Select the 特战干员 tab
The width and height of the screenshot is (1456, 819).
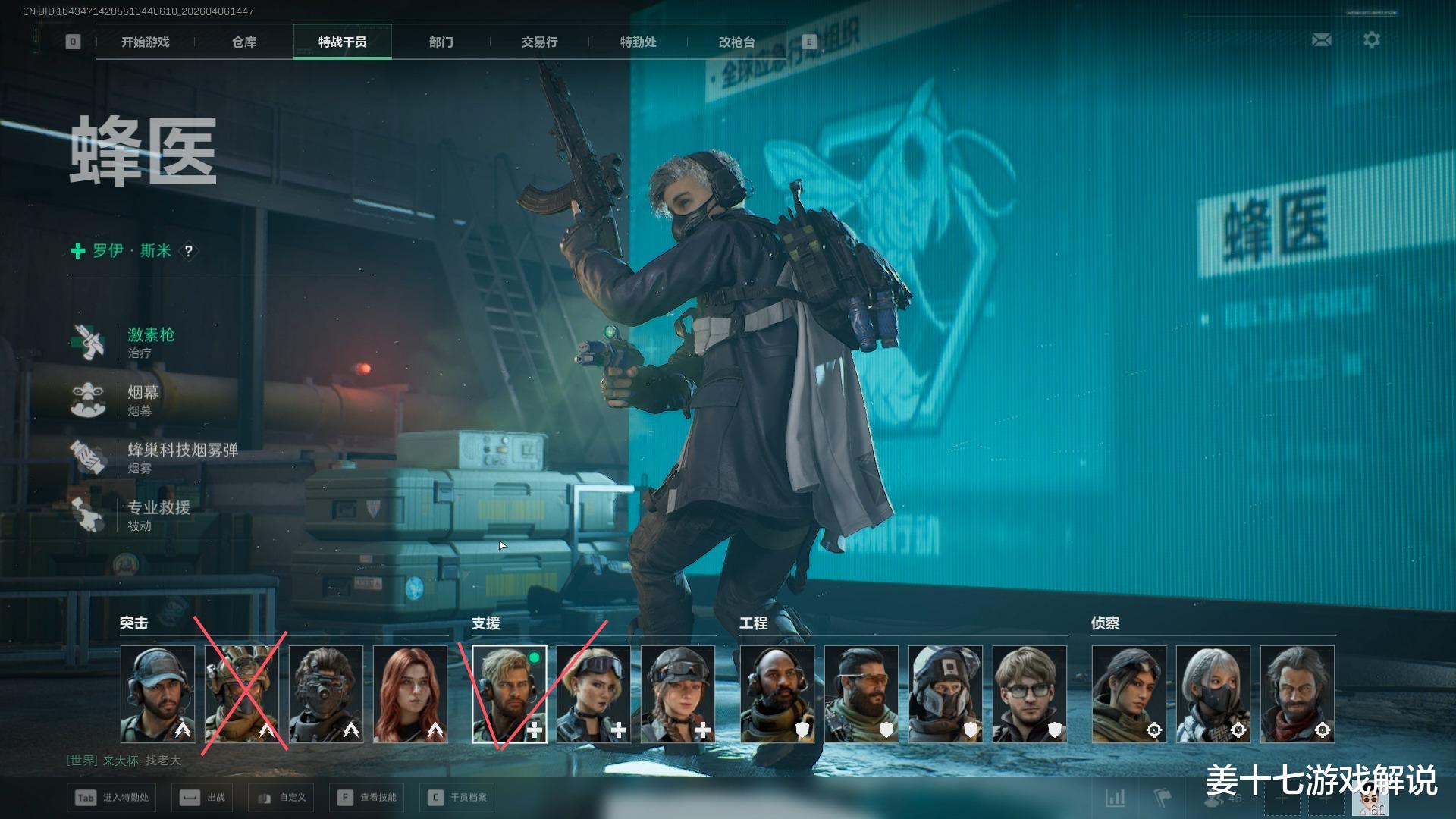tap(343, 42)
